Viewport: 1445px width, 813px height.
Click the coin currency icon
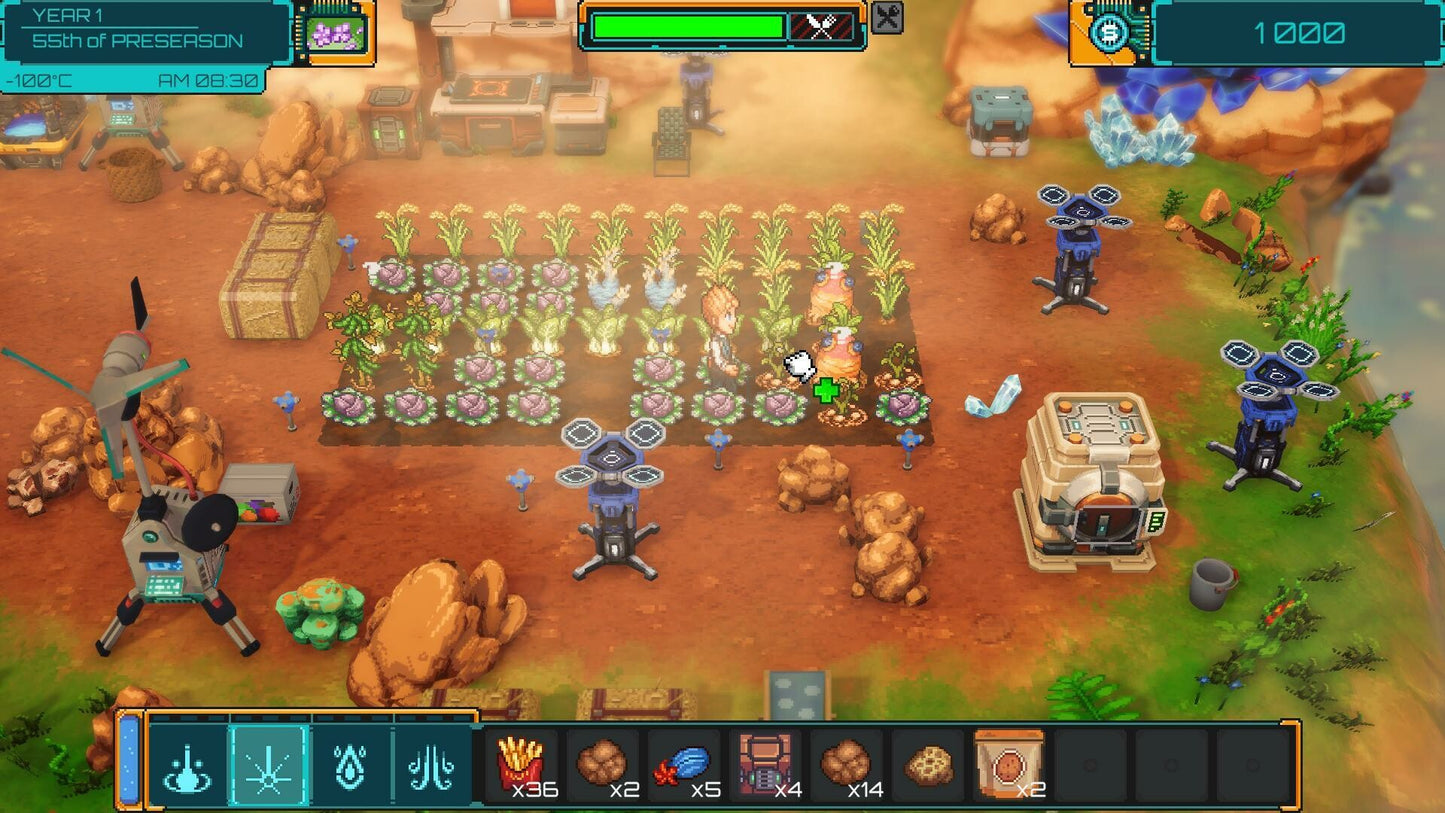tap(1111, 30)
